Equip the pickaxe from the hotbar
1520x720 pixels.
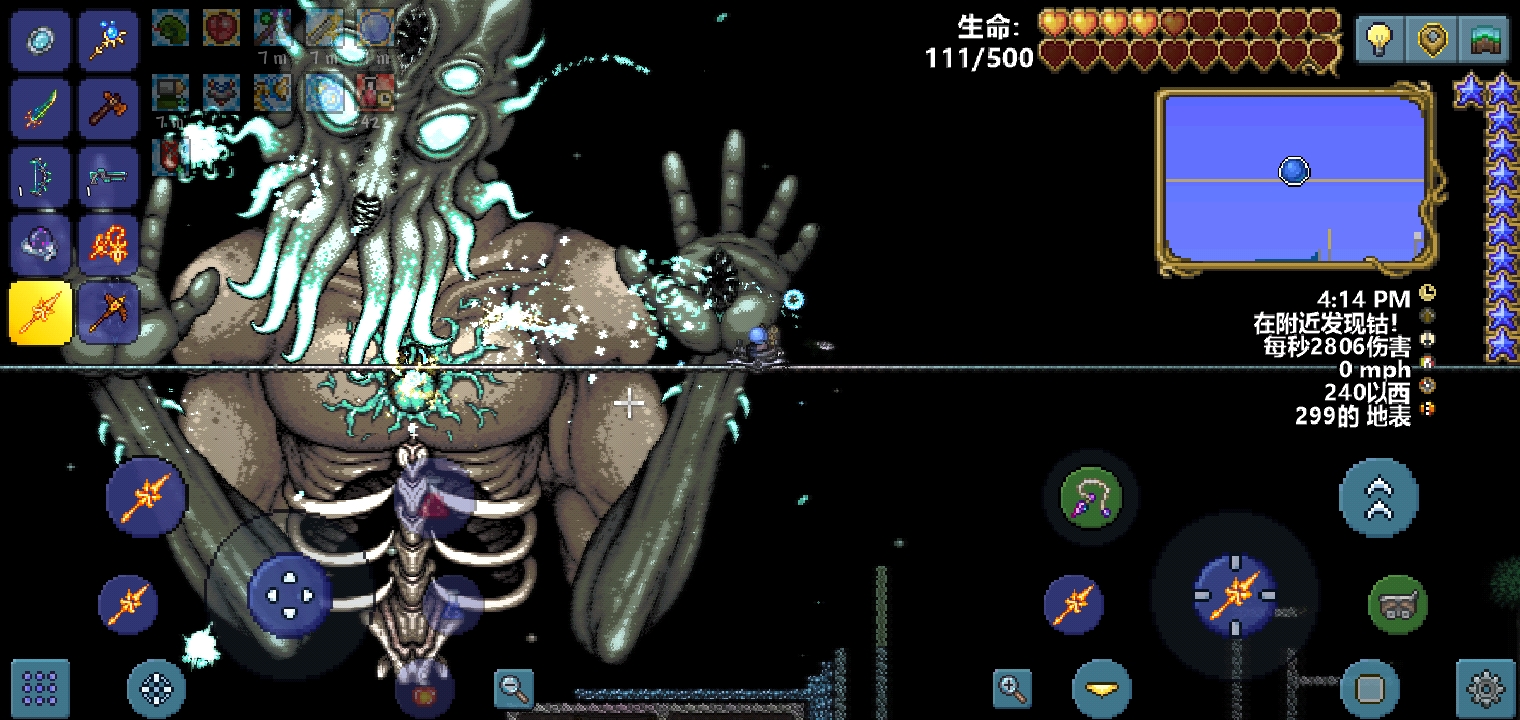coord(108,313)
